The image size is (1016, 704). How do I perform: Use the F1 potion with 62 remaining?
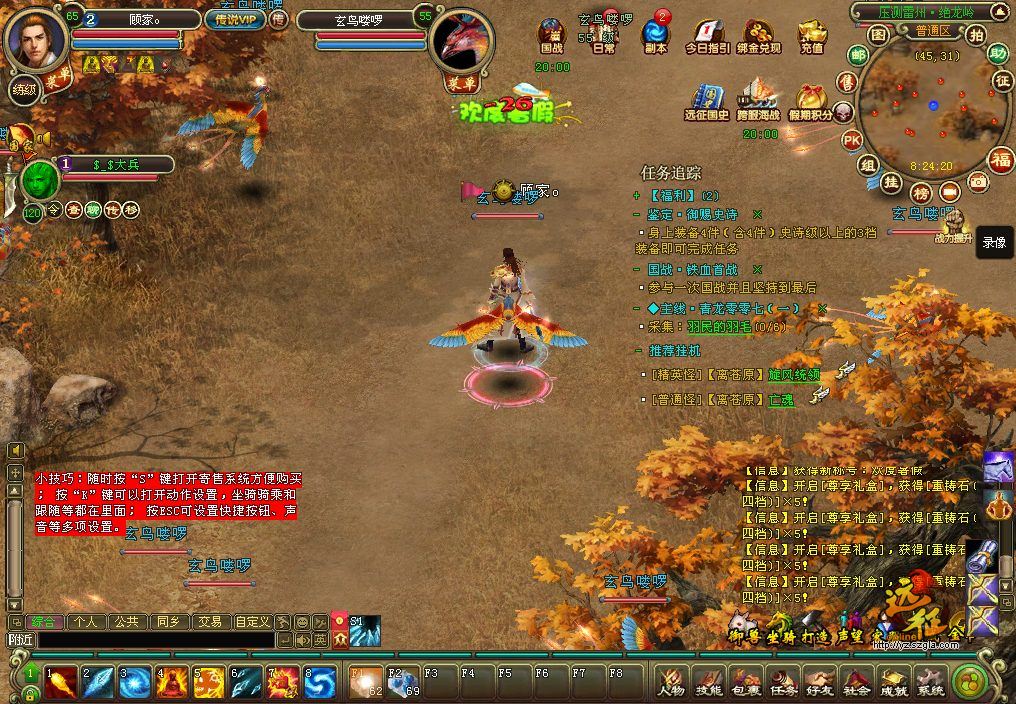tap(367, 682)
